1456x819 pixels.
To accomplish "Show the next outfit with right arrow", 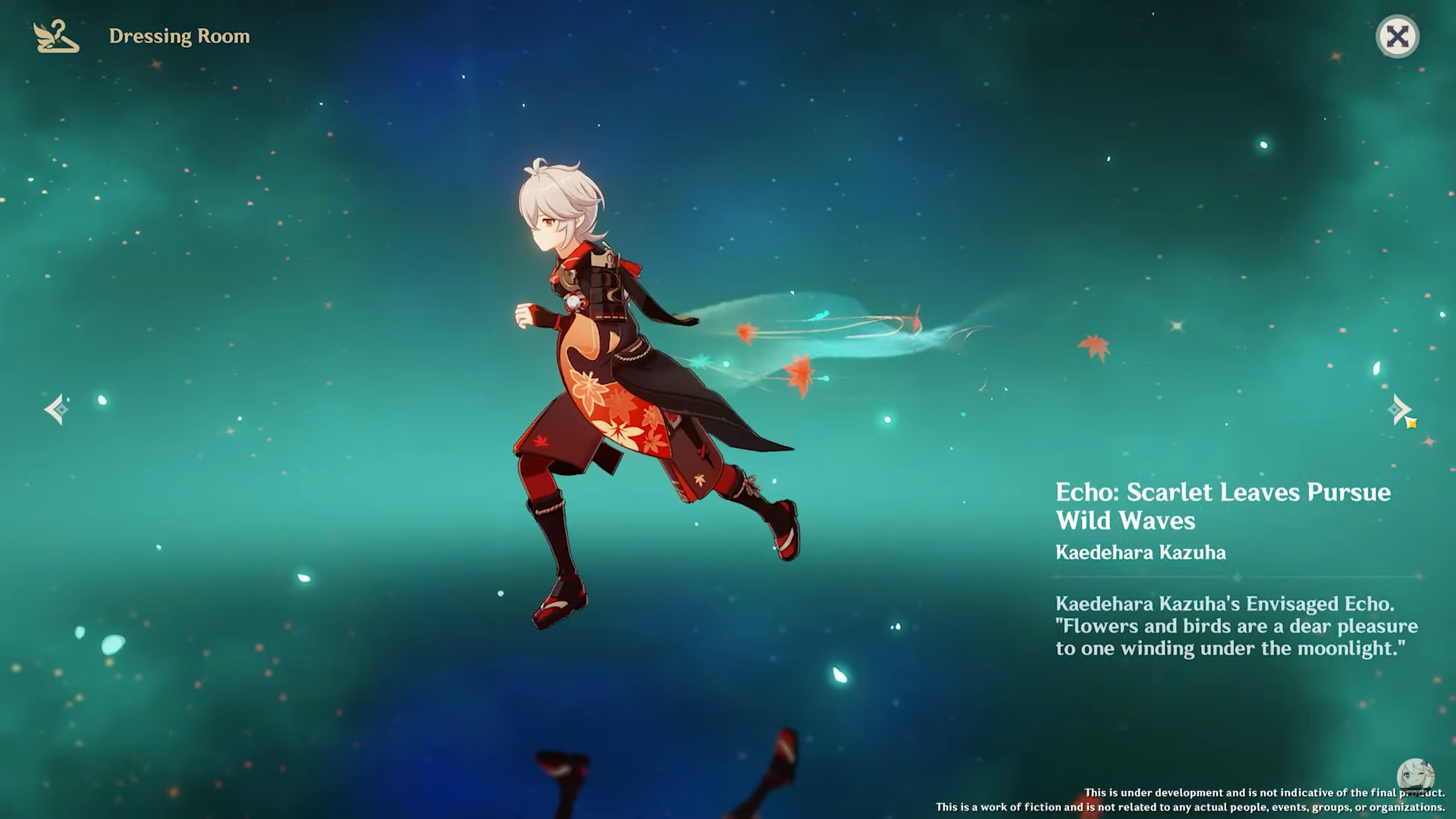I will [1400, 409].
